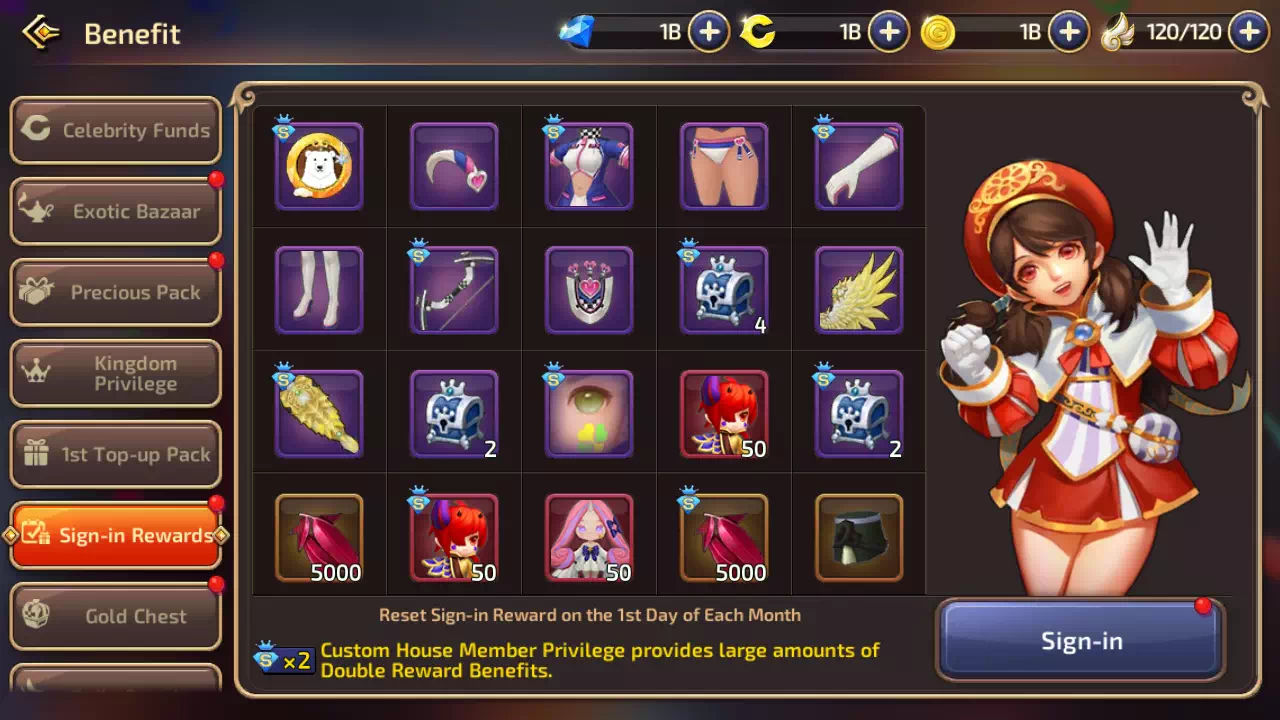Add more blue diamonds with the plus button
This screenshot has width=1280, height=720.
709,32
